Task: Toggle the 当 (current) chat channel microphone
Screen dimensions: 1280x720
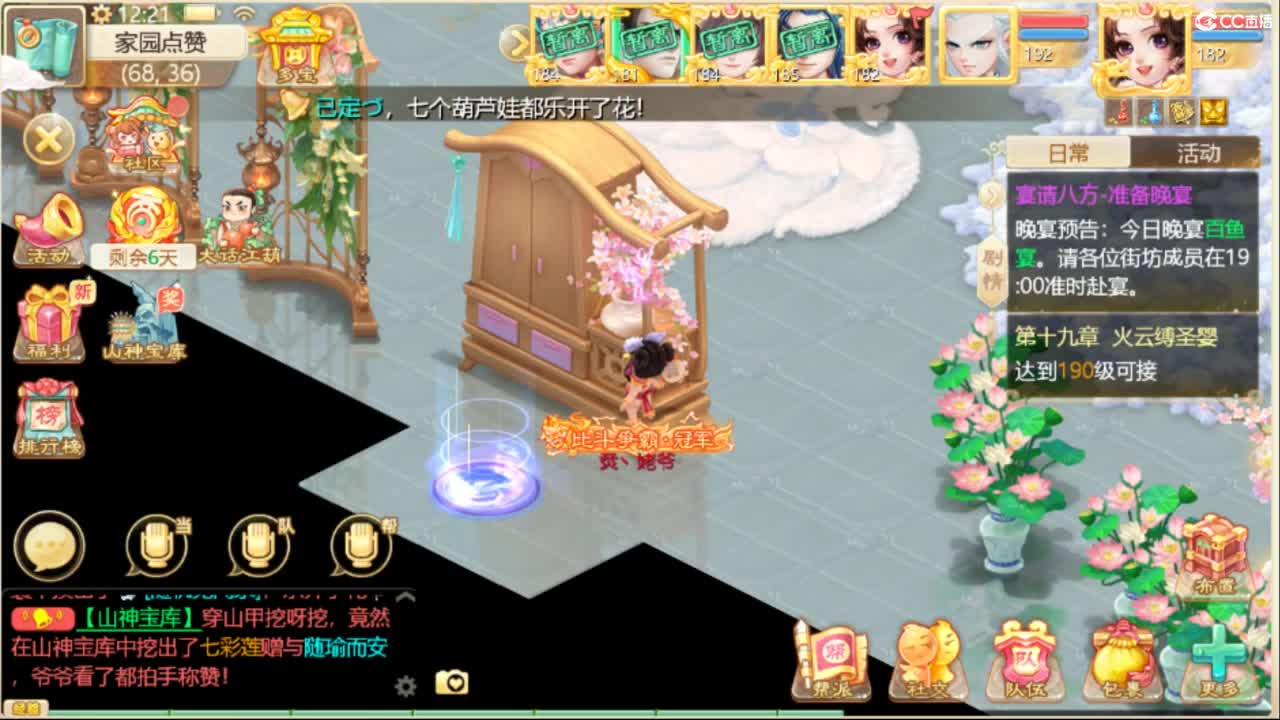Action: point(157,545)
